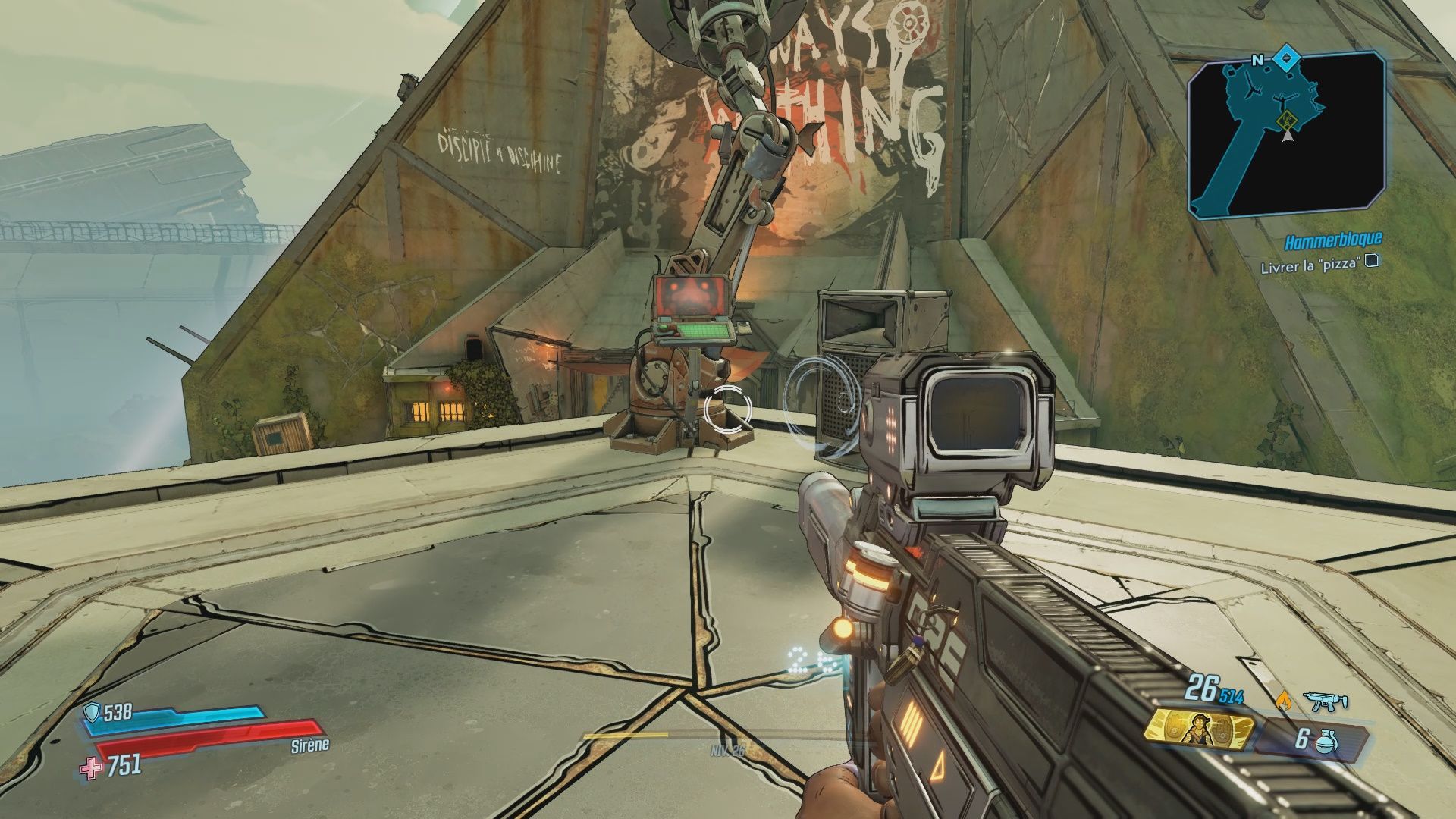Select the grenade icon
Viewport: 1456px width, 819px height.
coord(1327,739)
